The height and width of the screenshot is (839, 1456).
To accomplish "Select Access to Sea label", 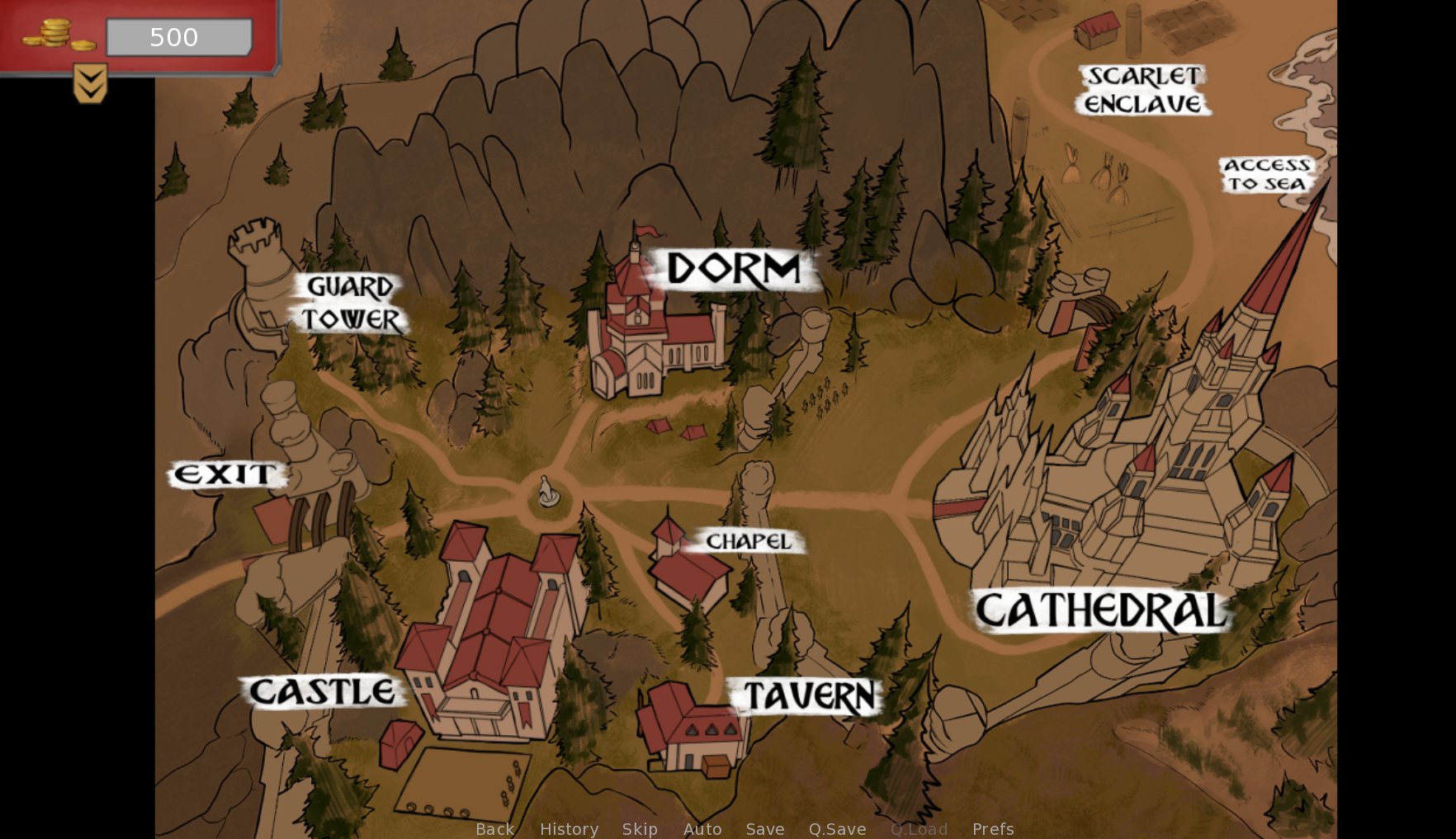I will point(1266,174).
